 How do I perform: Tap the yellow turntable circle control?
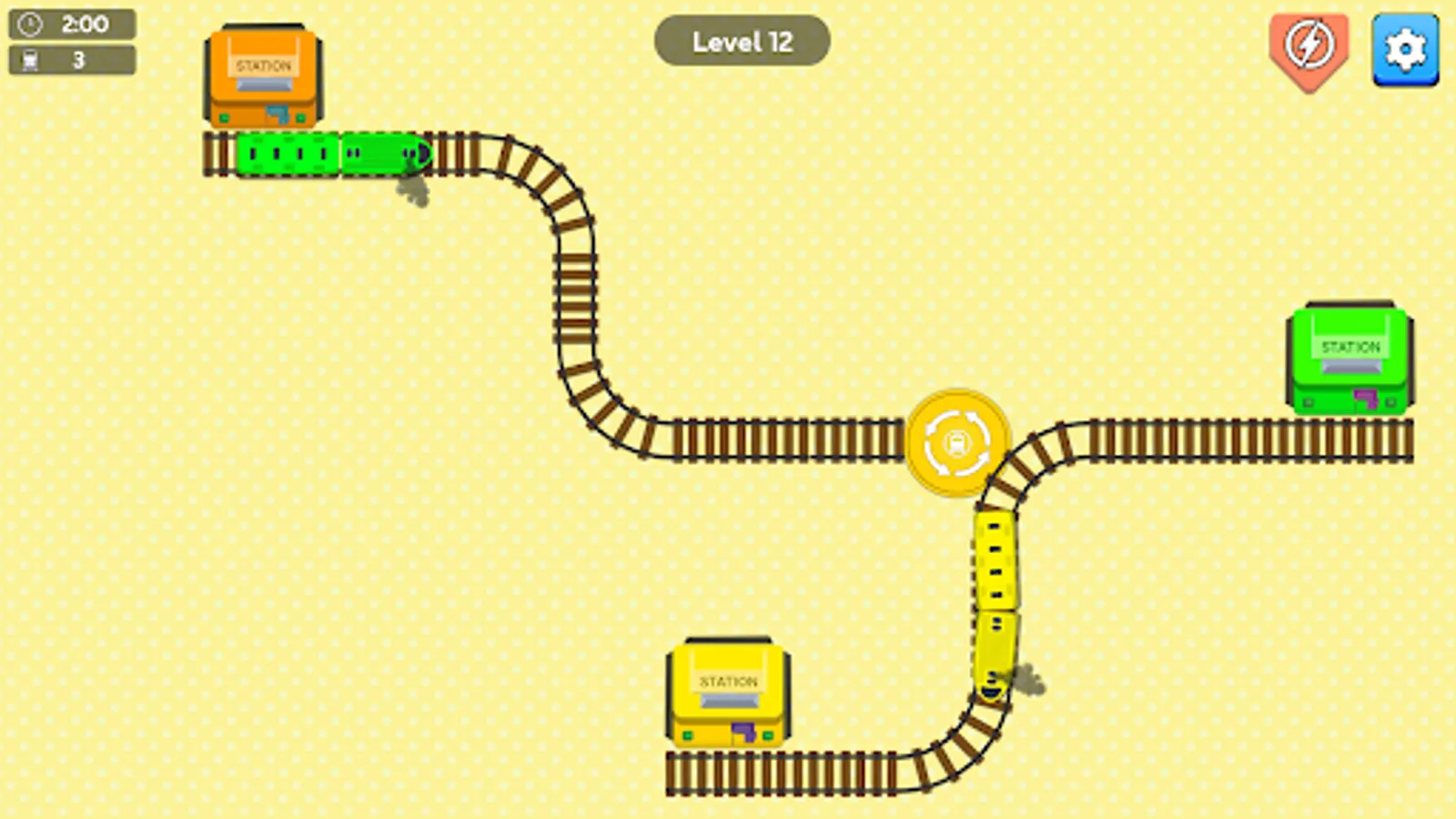[957, 444]
